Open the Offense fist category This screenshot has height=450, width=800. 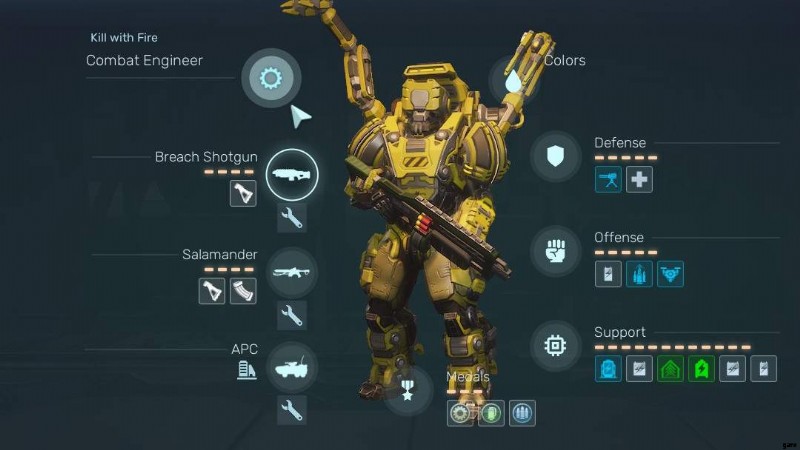555,251
